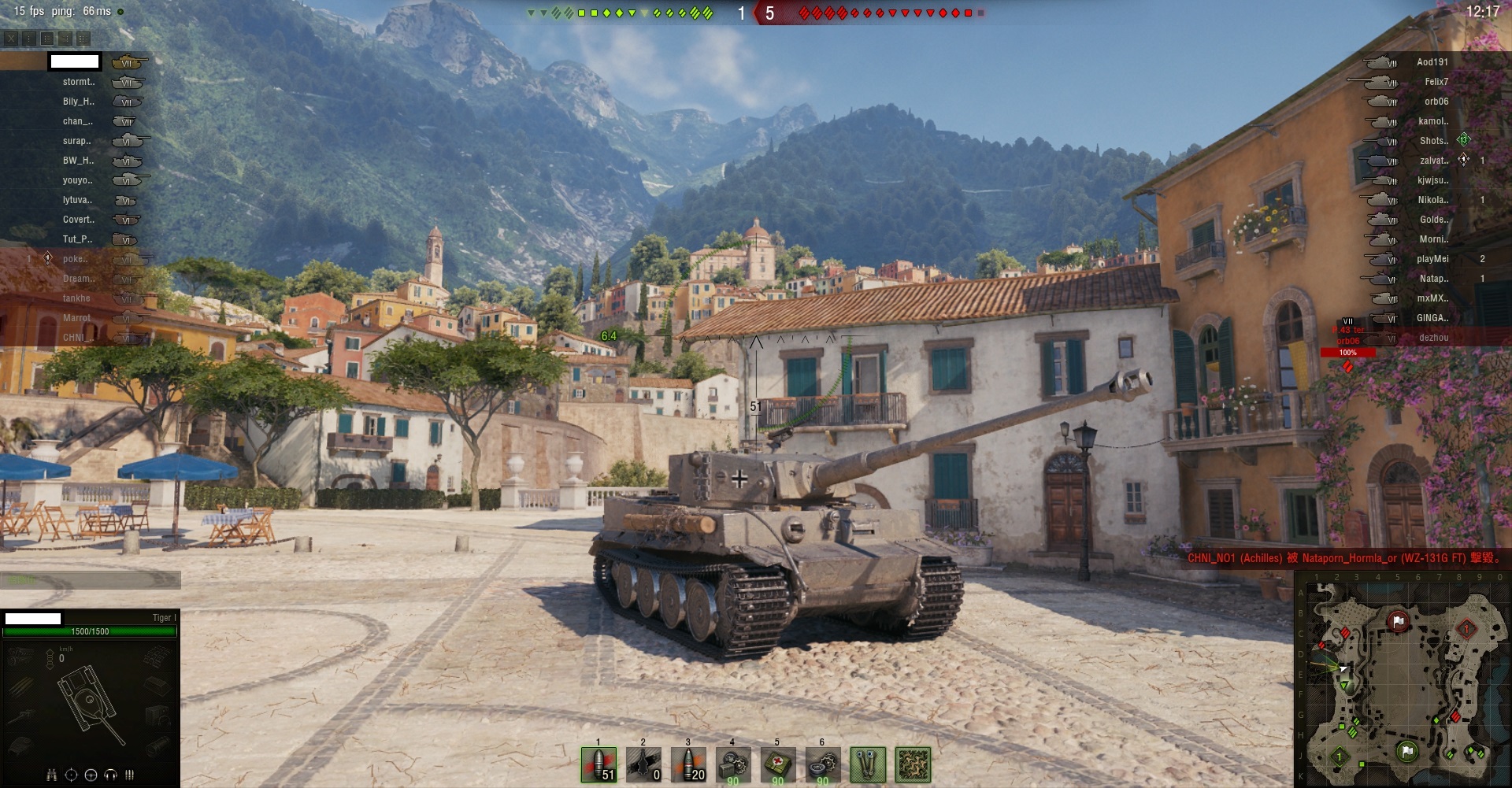The image size is (1512, 788).
Task: Click the driver steering wheel crew icon
Action: tap(91, 775)
